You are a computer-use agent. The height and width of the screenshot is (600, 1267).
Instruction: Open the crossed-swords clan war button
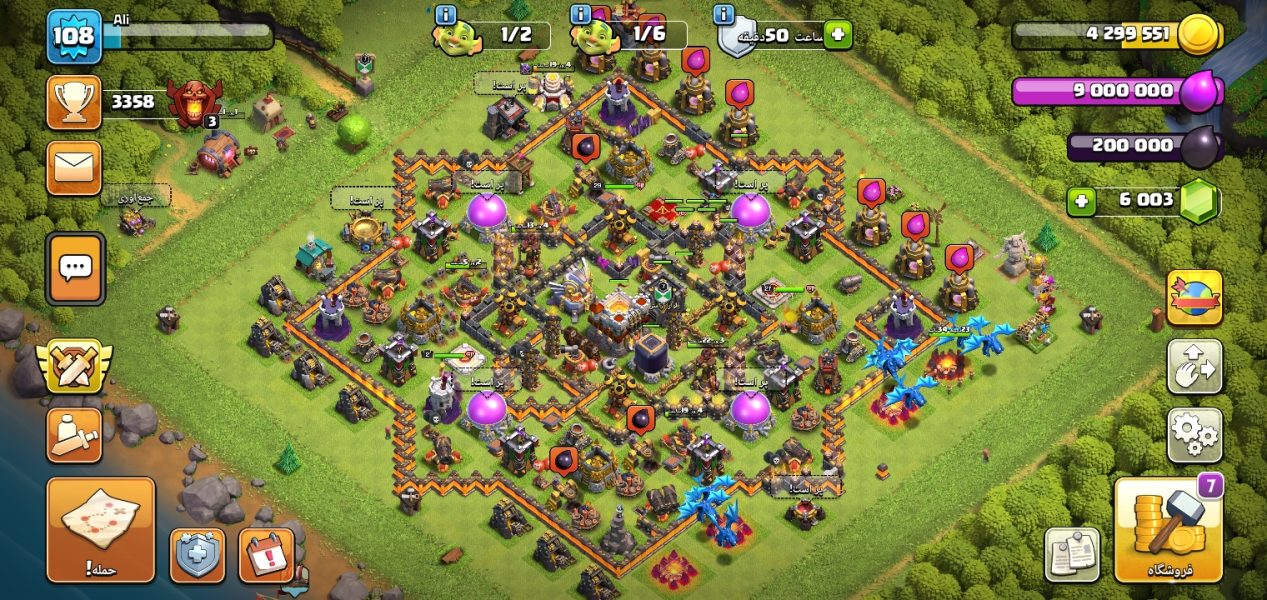(x=74, y=367)
